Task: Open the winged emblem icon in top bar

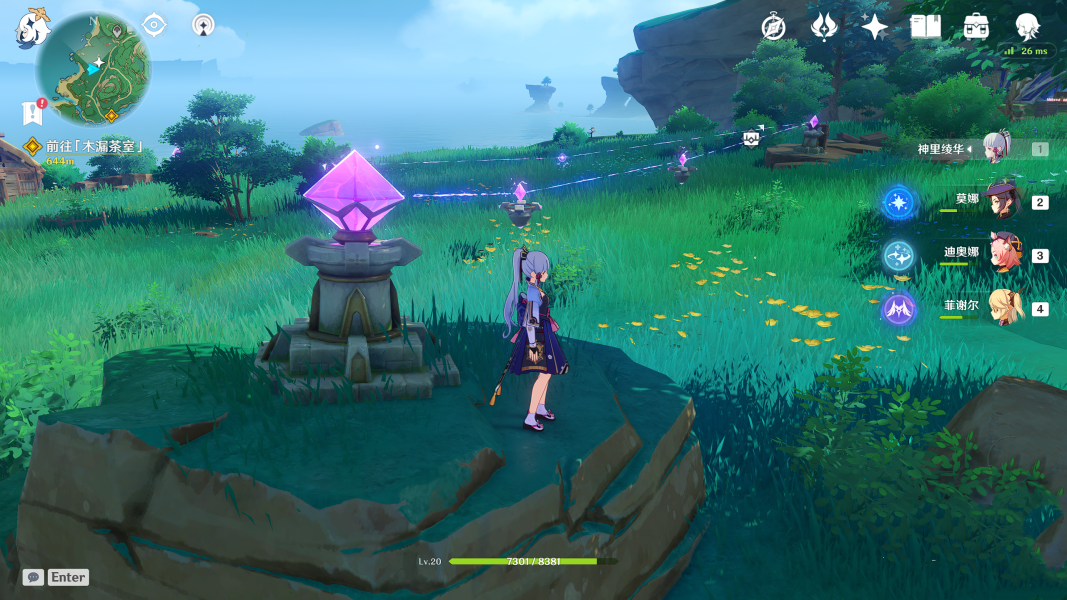Action: [824, 27]
